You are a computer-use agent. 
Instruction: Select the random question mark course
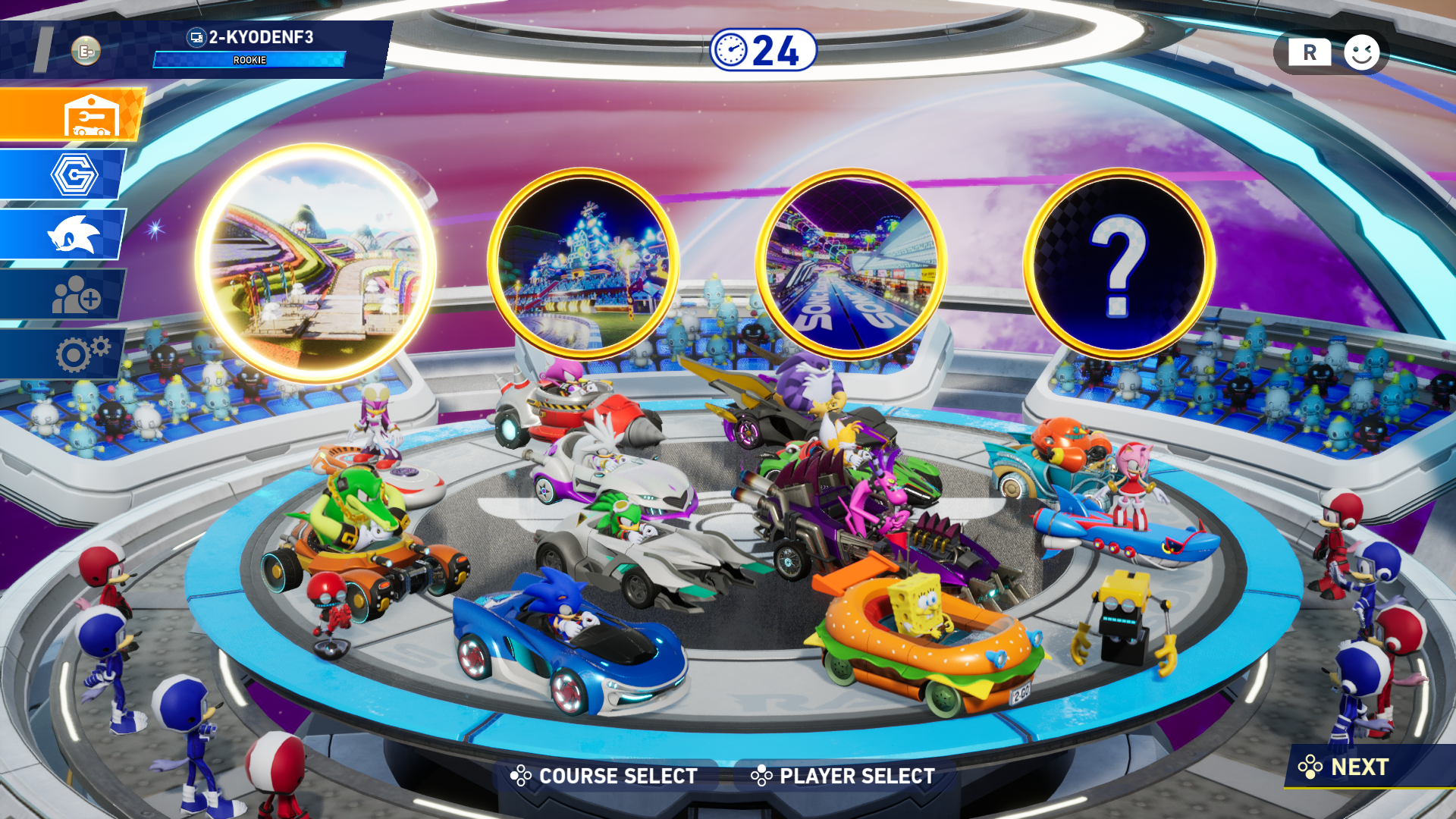click(1119, 263)
